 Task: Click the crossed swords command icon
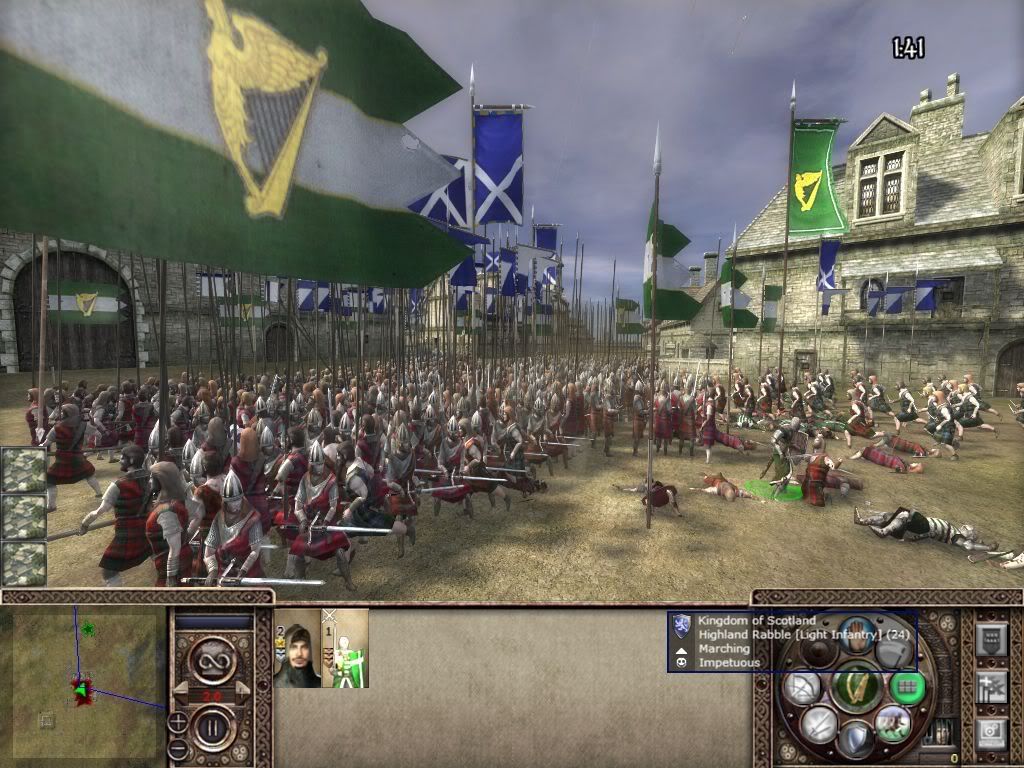pyautogui.click(x=819, y=723)
